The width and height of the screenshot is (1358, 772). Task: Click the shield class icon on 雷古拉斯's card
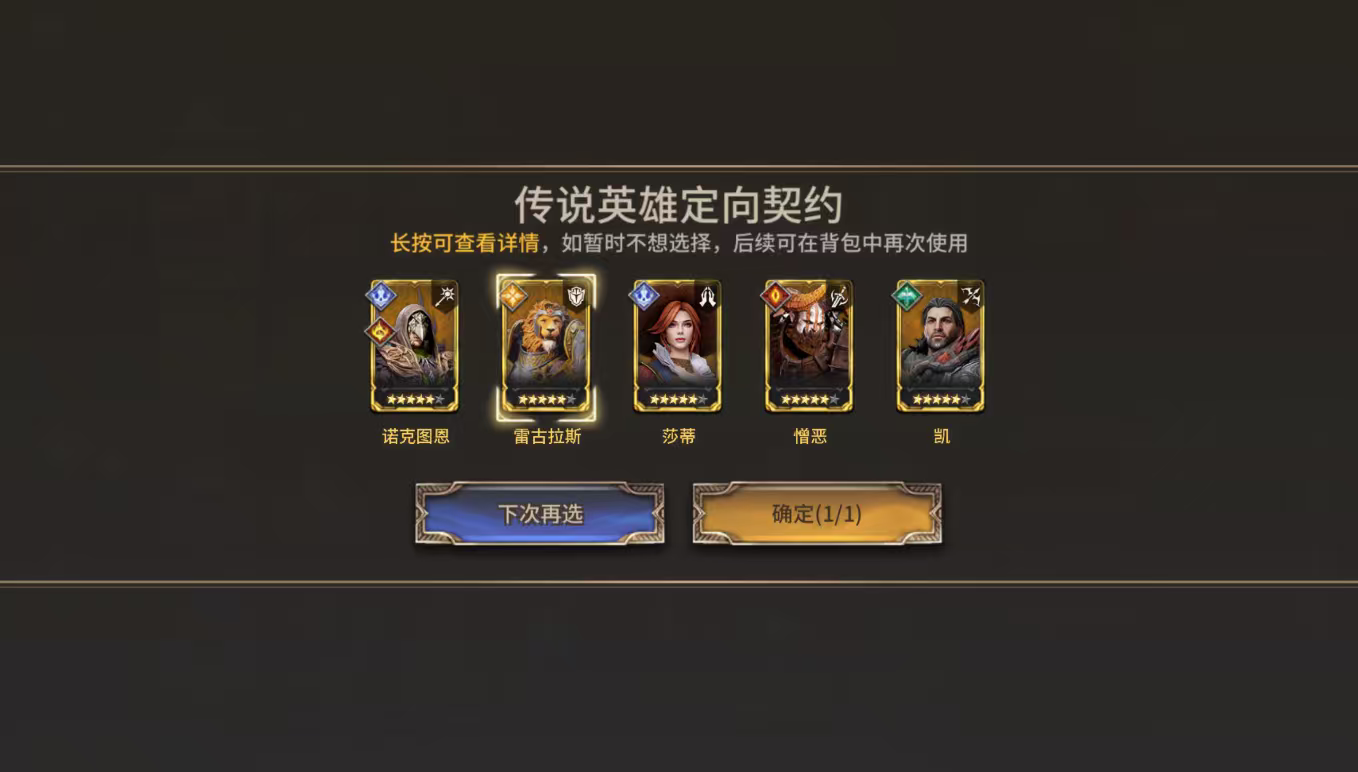(x=576, y=294)
